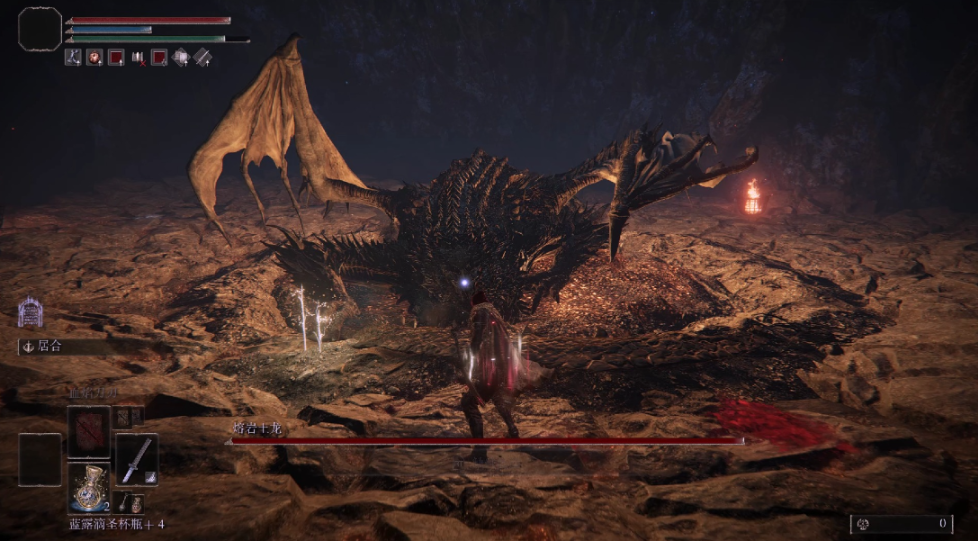Click the scroll debuff icon with red X
The width and height of the screenshot is (978, 541).
(x=138, y=58)
